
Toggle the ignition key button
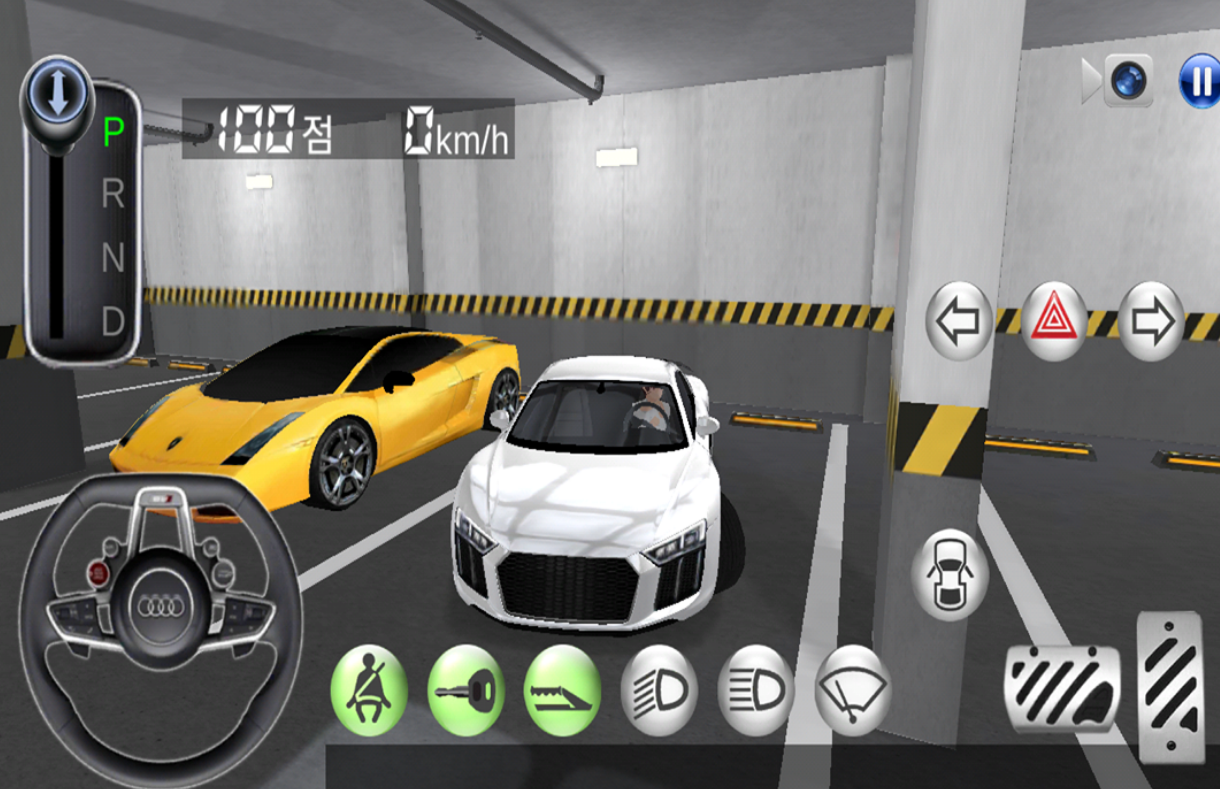[466, 690]
